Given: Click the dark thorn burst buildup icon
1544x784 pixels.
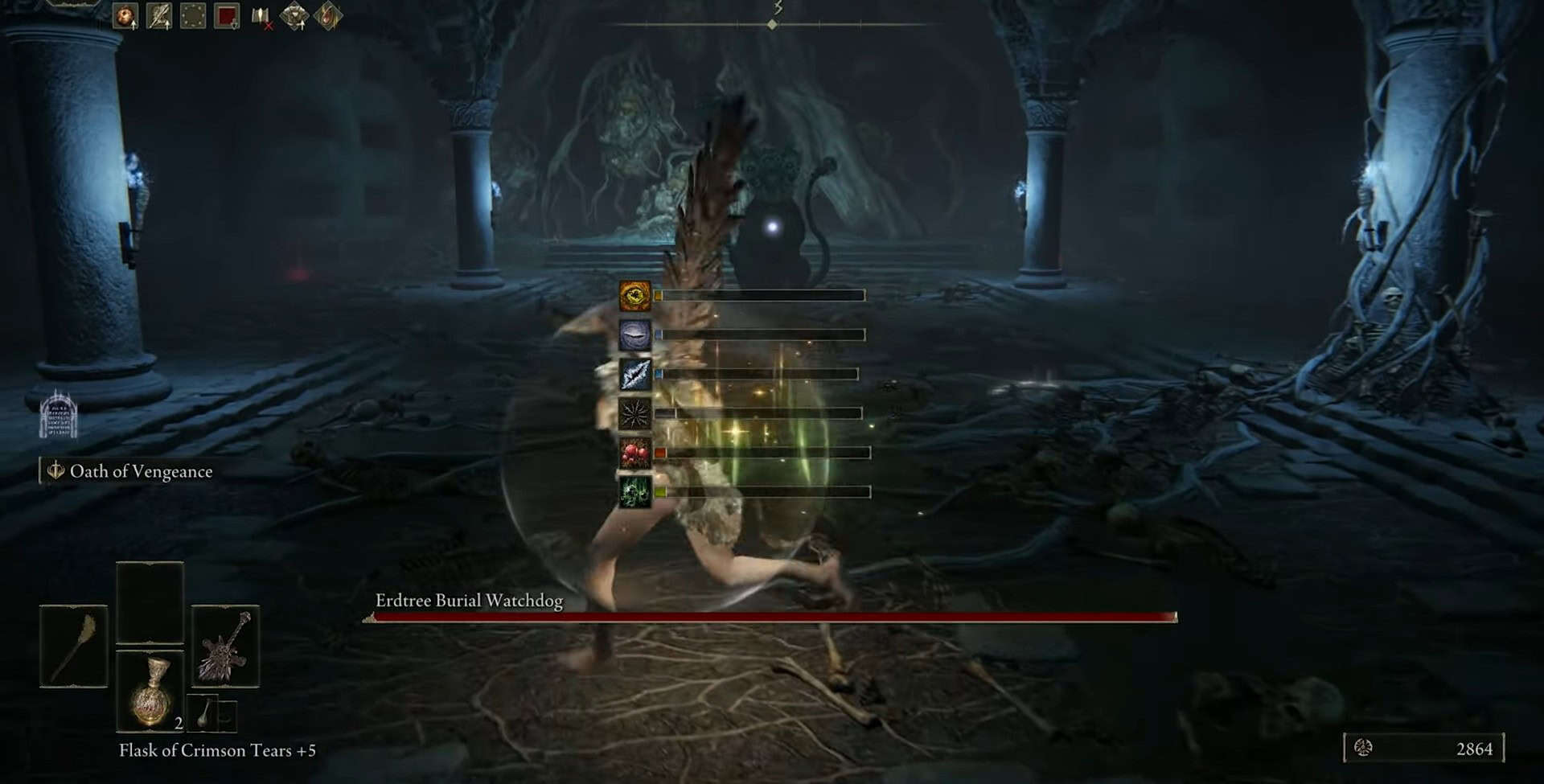Looking at the screenshot, I should 634,413.
